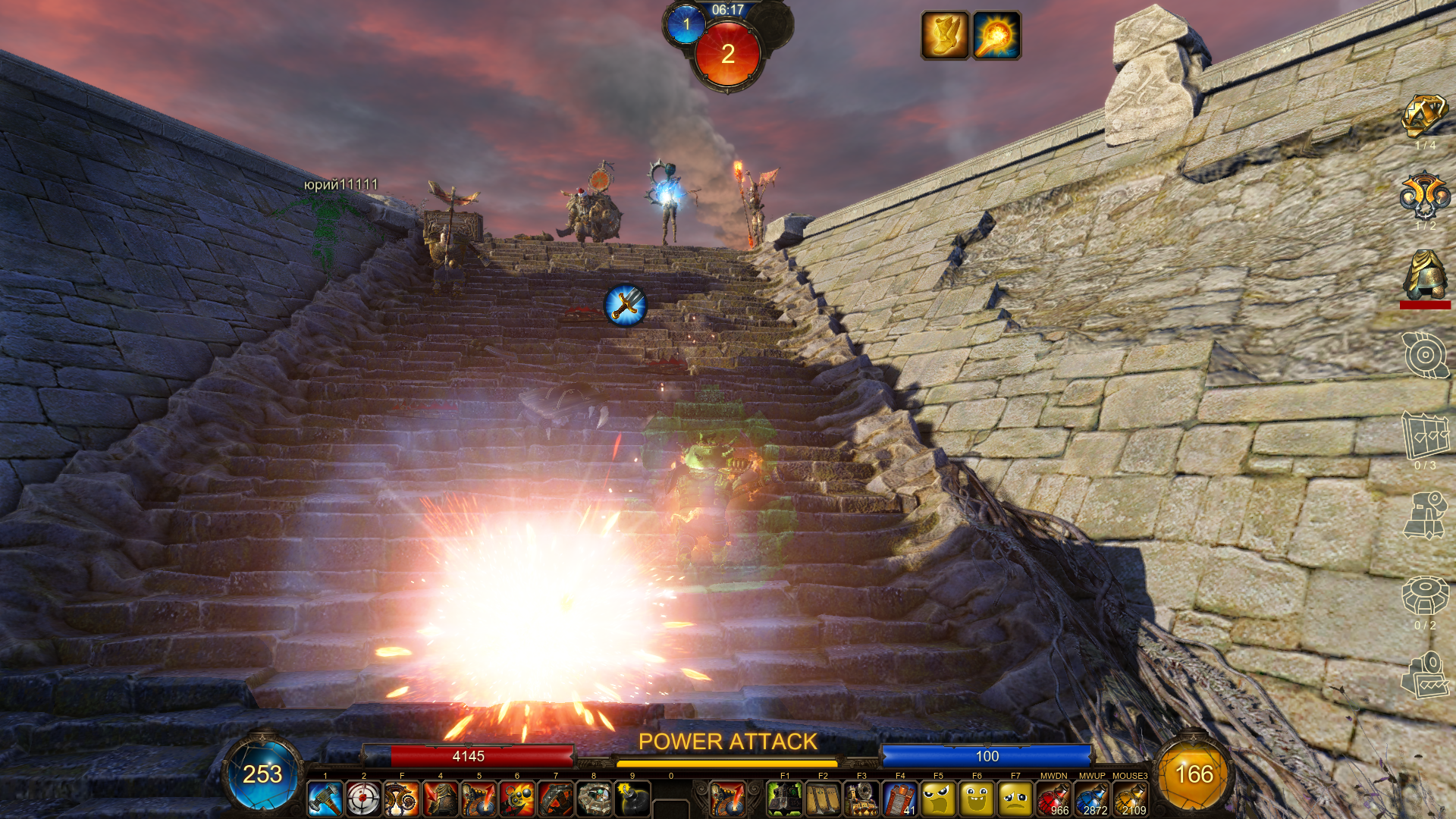1456x819 pixels.
Task: Select the golden helmet objective icon
Action: tap(1425, 276)
